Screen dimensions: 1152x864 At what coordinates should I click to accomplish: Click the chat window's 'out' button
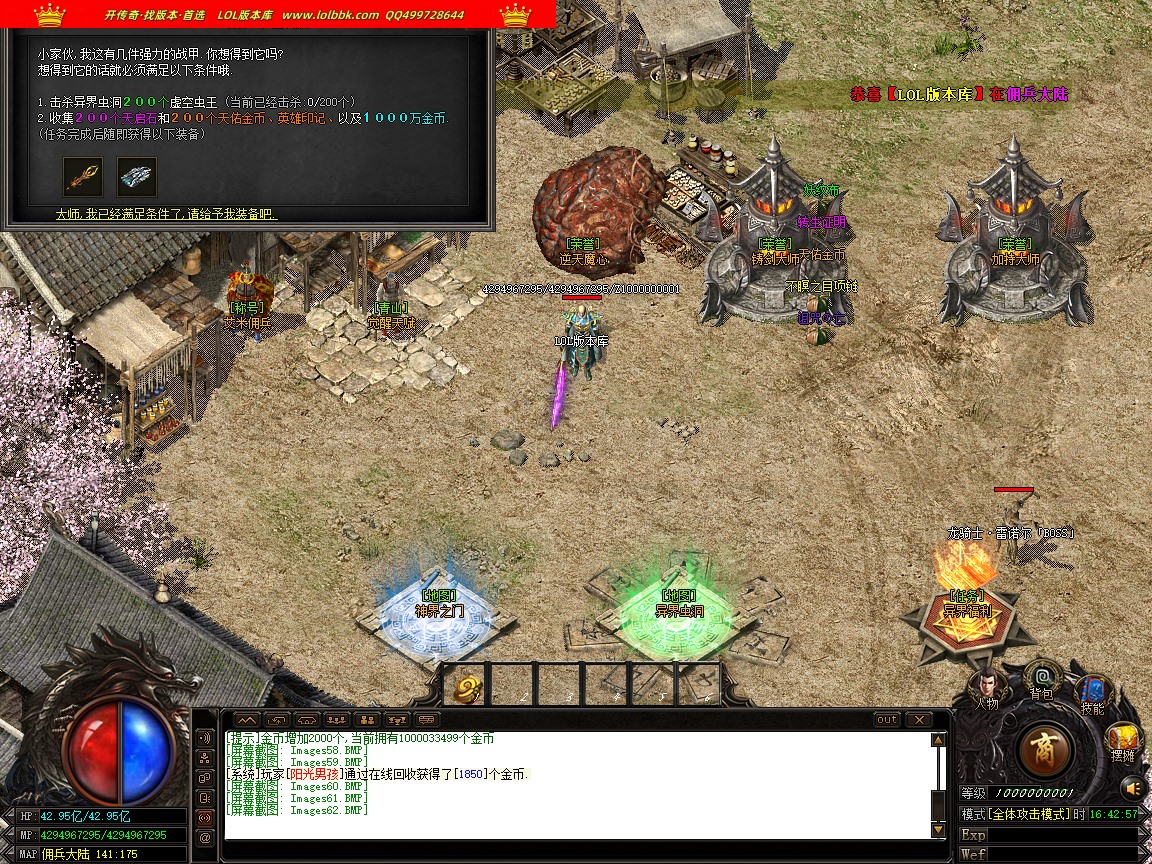[886, 720]
